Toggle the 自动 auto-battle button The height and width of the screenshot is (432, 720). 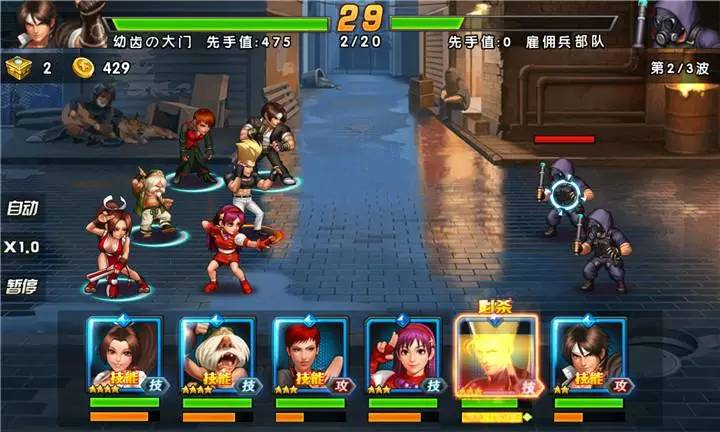click(x=22, y=209)
